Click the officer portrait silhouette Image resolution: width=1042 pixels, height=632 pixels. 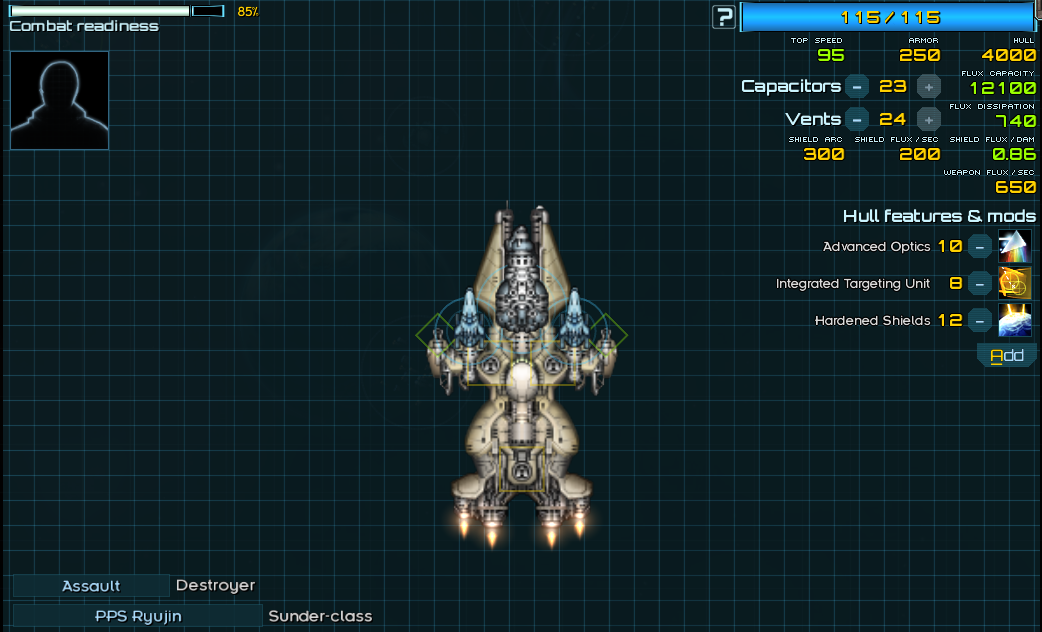click(59, 100)
